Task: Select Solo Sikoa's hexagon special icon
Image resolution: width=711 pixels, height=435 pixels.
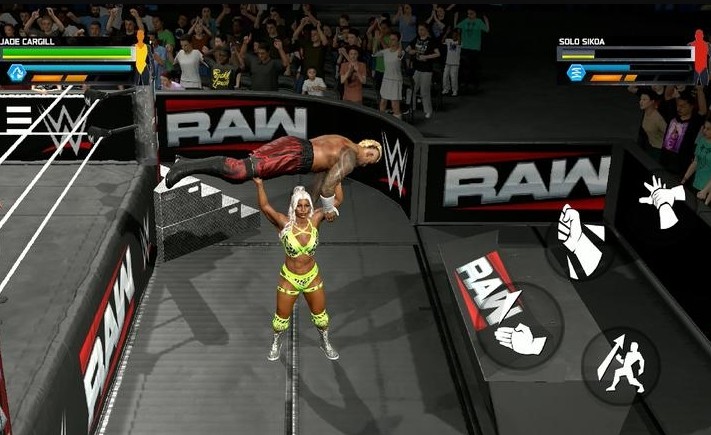Action: 576,72
